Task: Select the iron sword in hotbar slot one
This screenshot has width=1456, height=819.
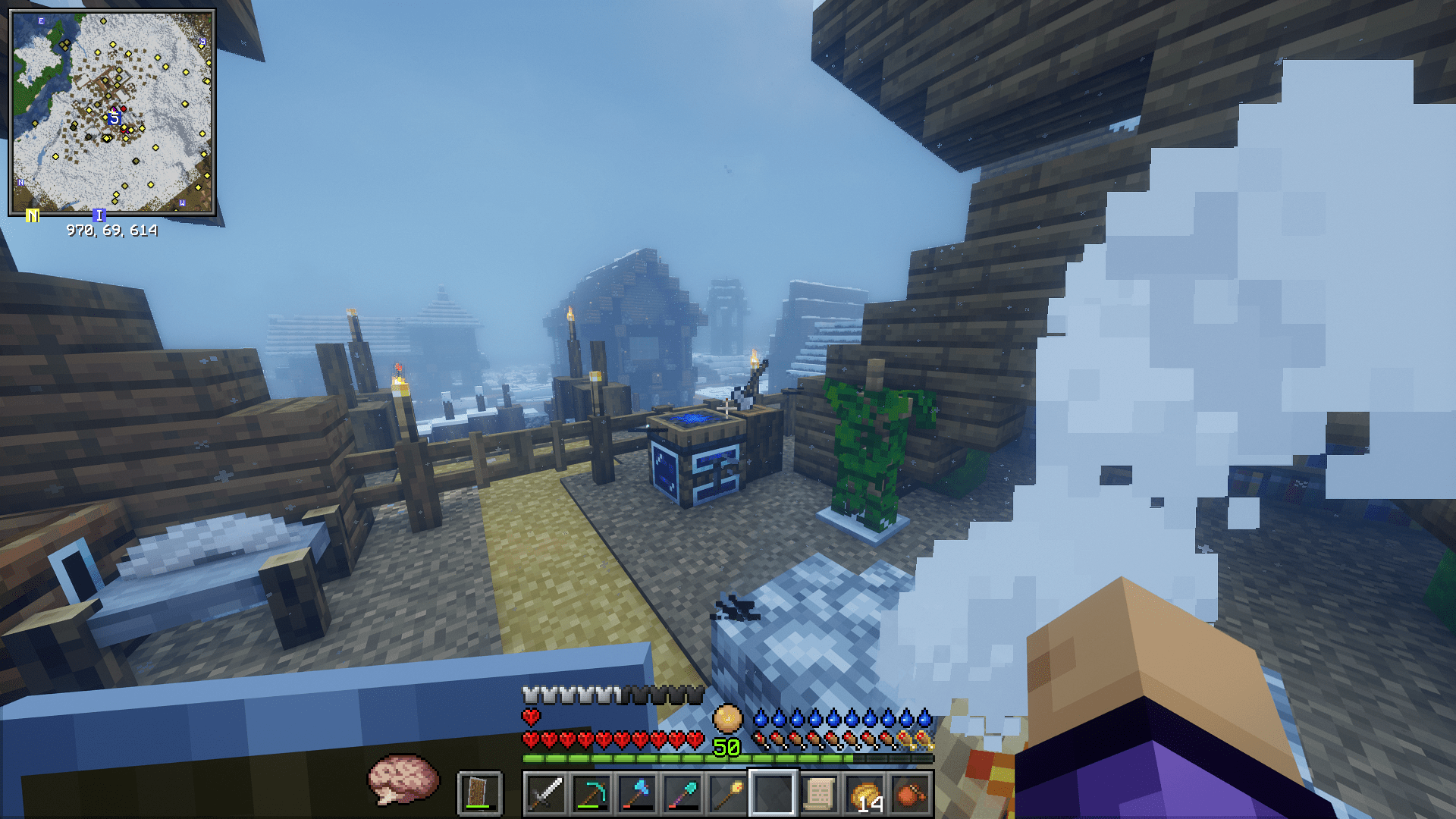Action: (x=546, y=793)
